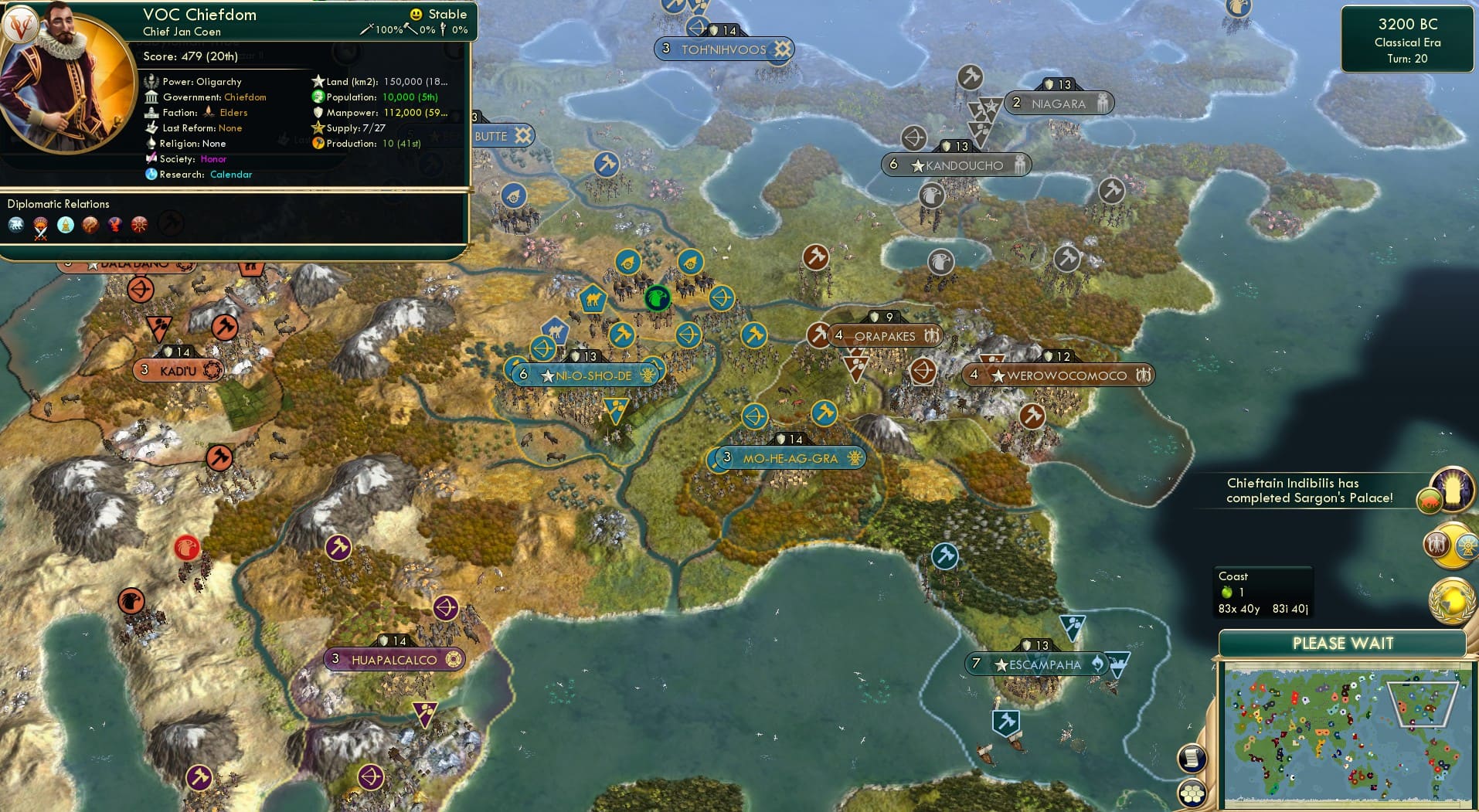This screenshot has width=1479, height=812.
Task: Toggle the hex grid strategic view icon
Action: coord(1192,793)
